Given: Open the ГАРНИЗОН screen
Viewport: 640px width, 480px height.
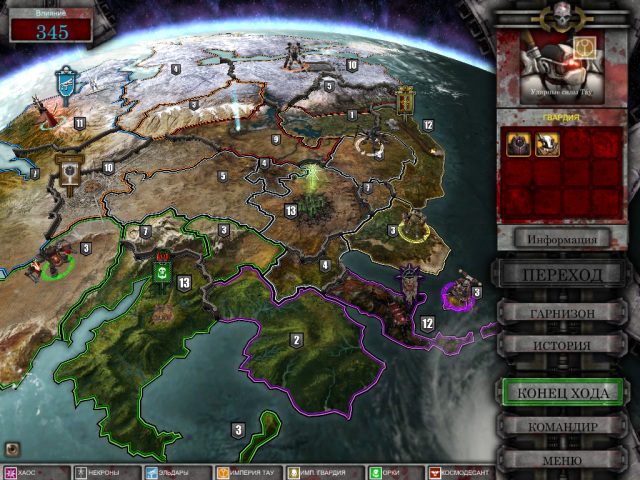Looking at the screenshot, I should click(x=563, y=313).
